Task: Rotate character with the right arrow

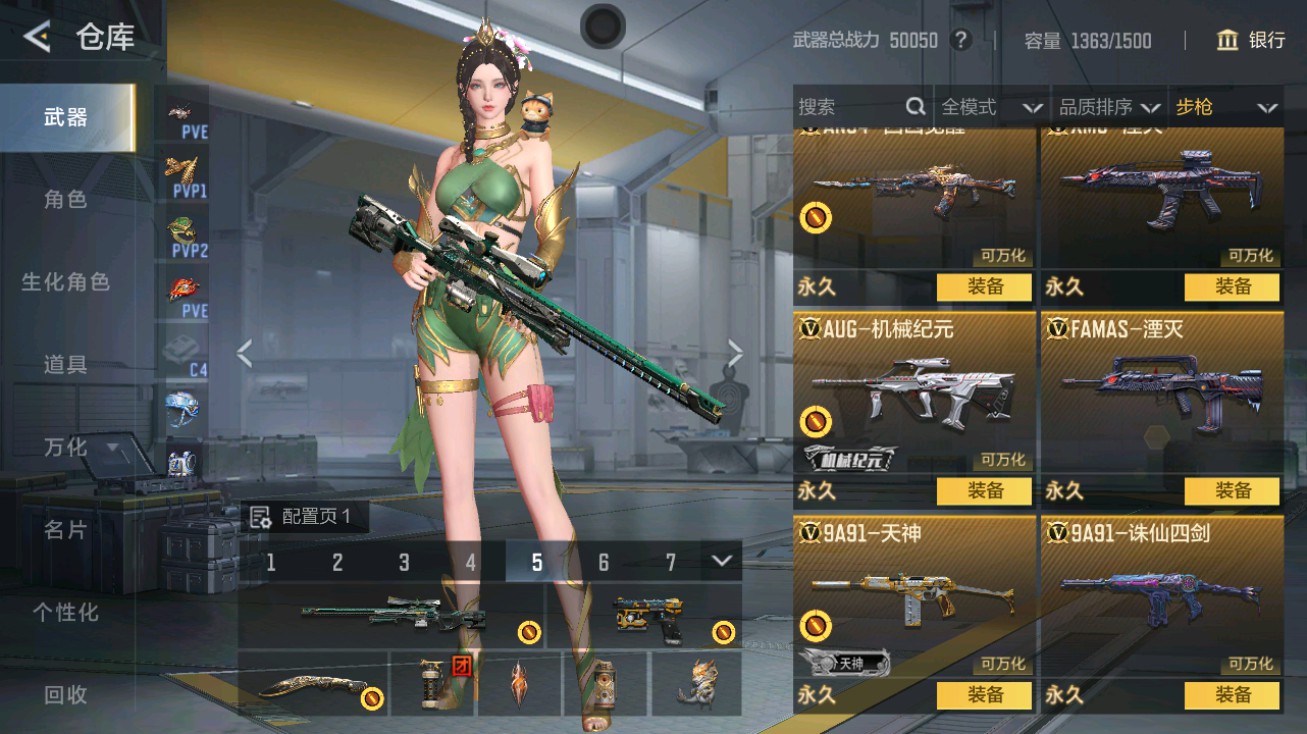Action: click(735, 352)
